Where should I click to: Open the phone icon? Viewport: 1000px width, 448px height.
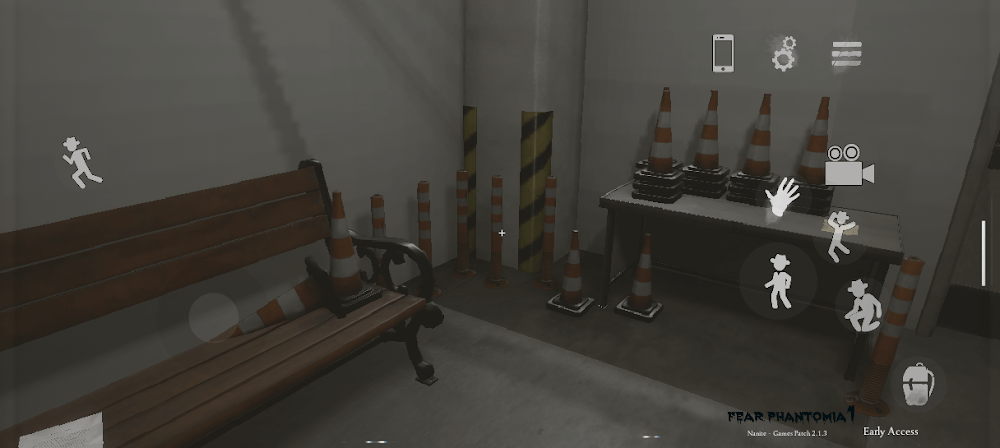click(723, 53)
